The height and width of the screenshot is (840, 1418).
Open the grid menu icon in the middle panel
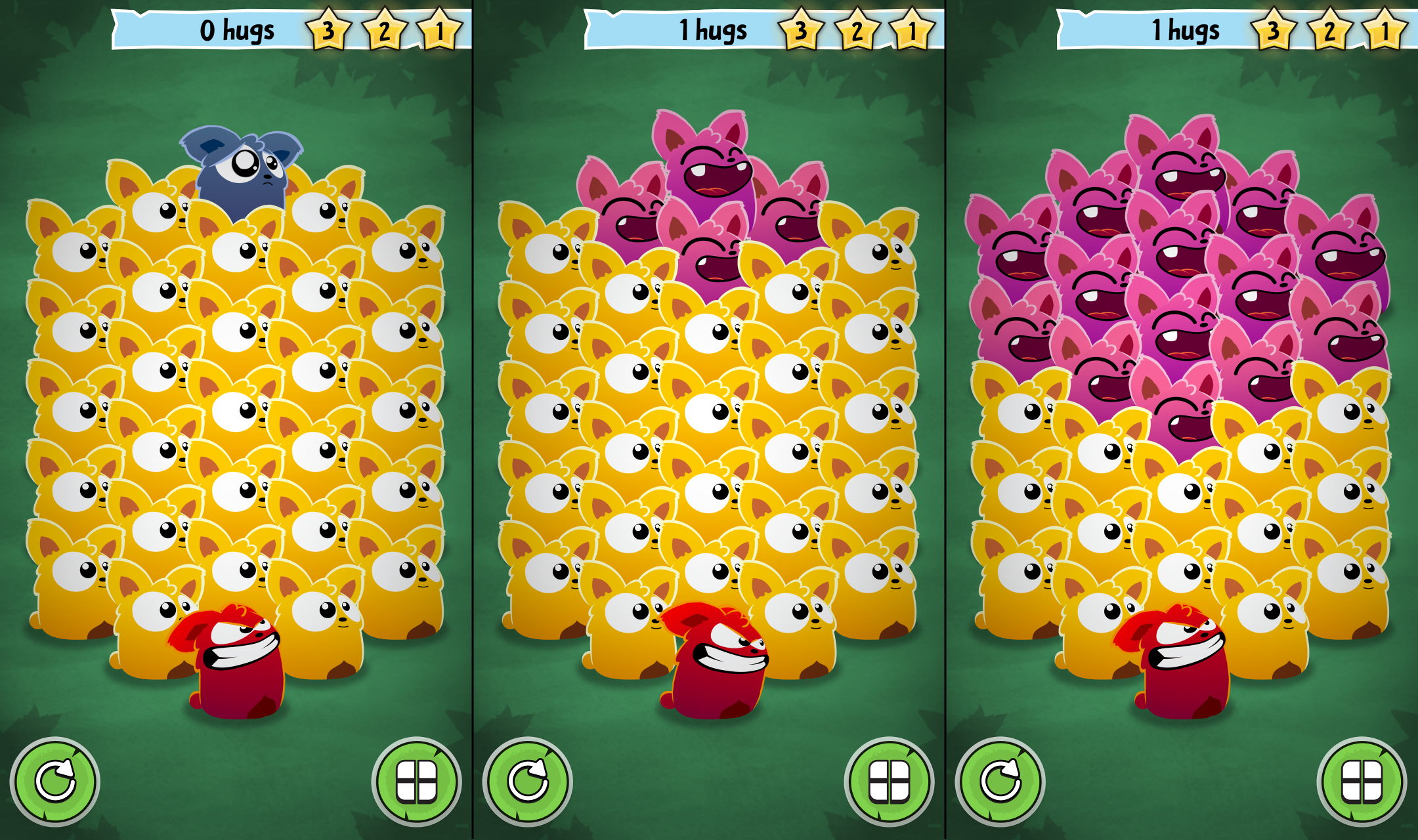(x=888, y=783)
